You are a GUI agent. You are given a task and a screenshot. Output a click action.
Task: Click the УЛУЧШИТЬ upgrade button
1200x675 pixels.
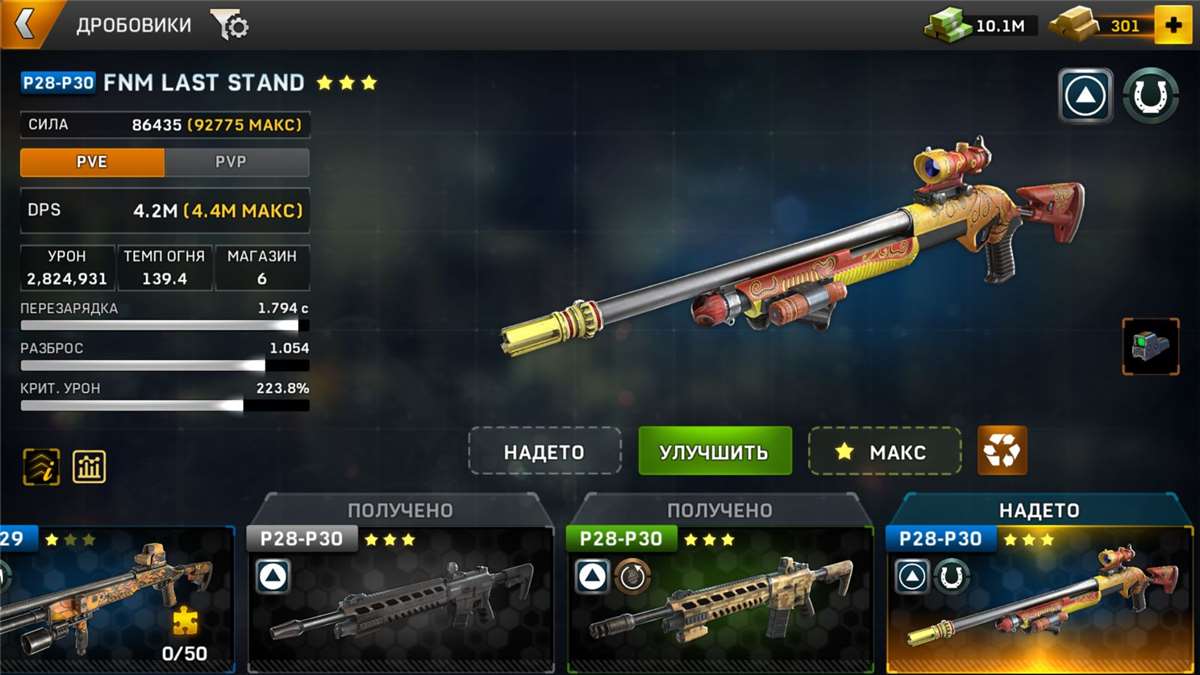714,451
